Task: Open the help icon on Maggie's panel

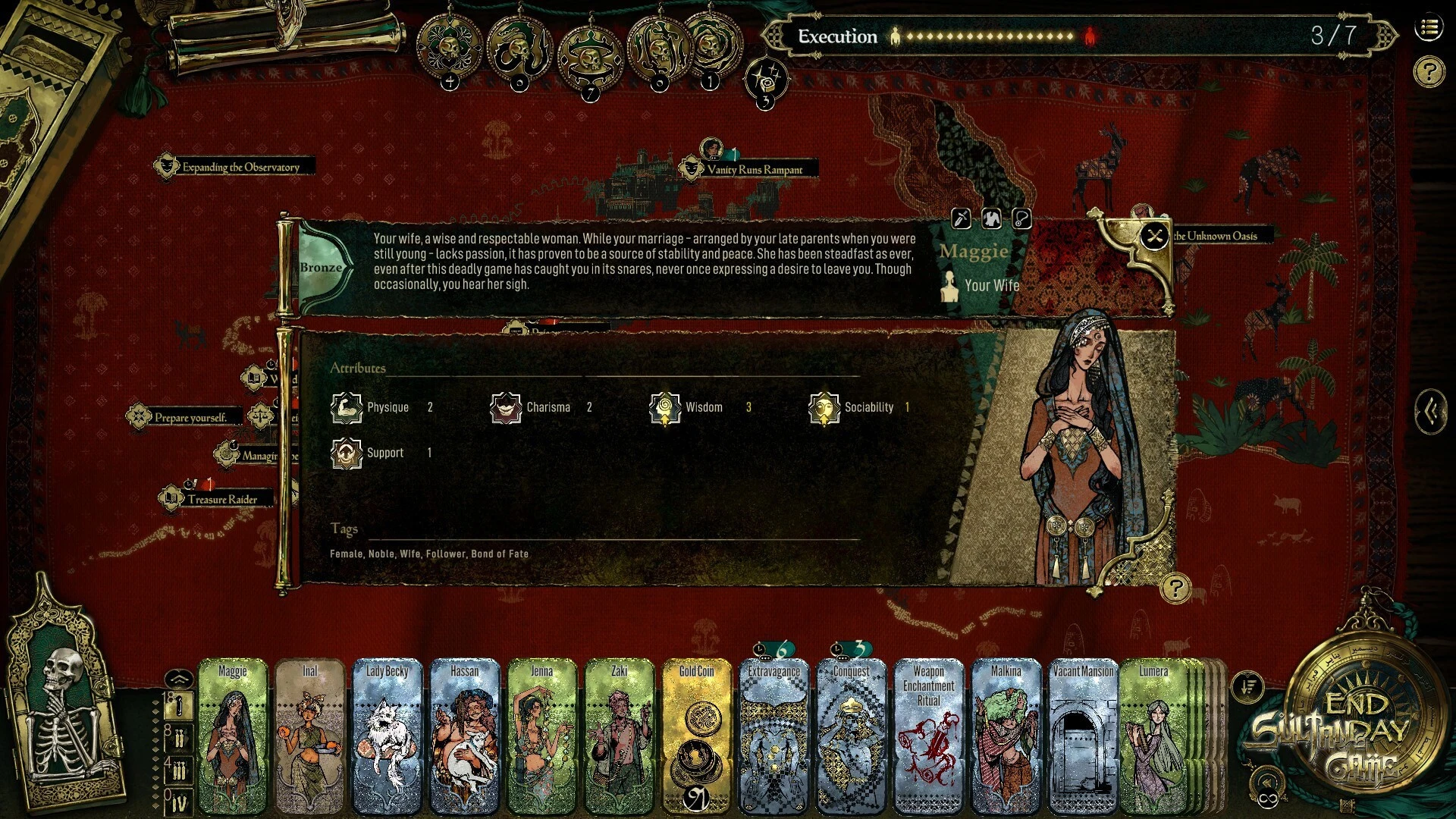Action: [x=1175, y=588]
